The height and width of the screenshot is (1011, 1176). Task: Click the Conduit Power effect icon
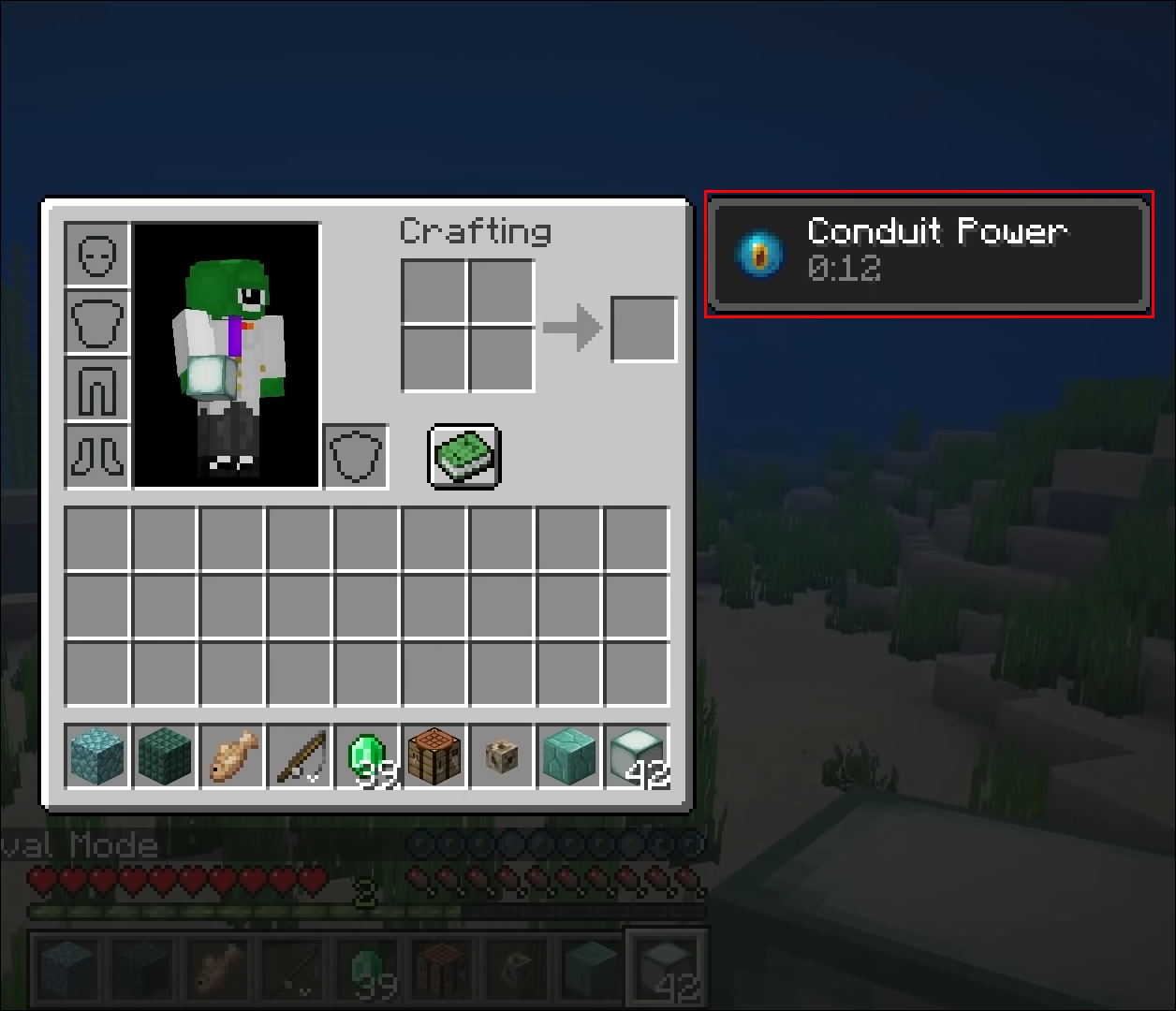[759, 253]
